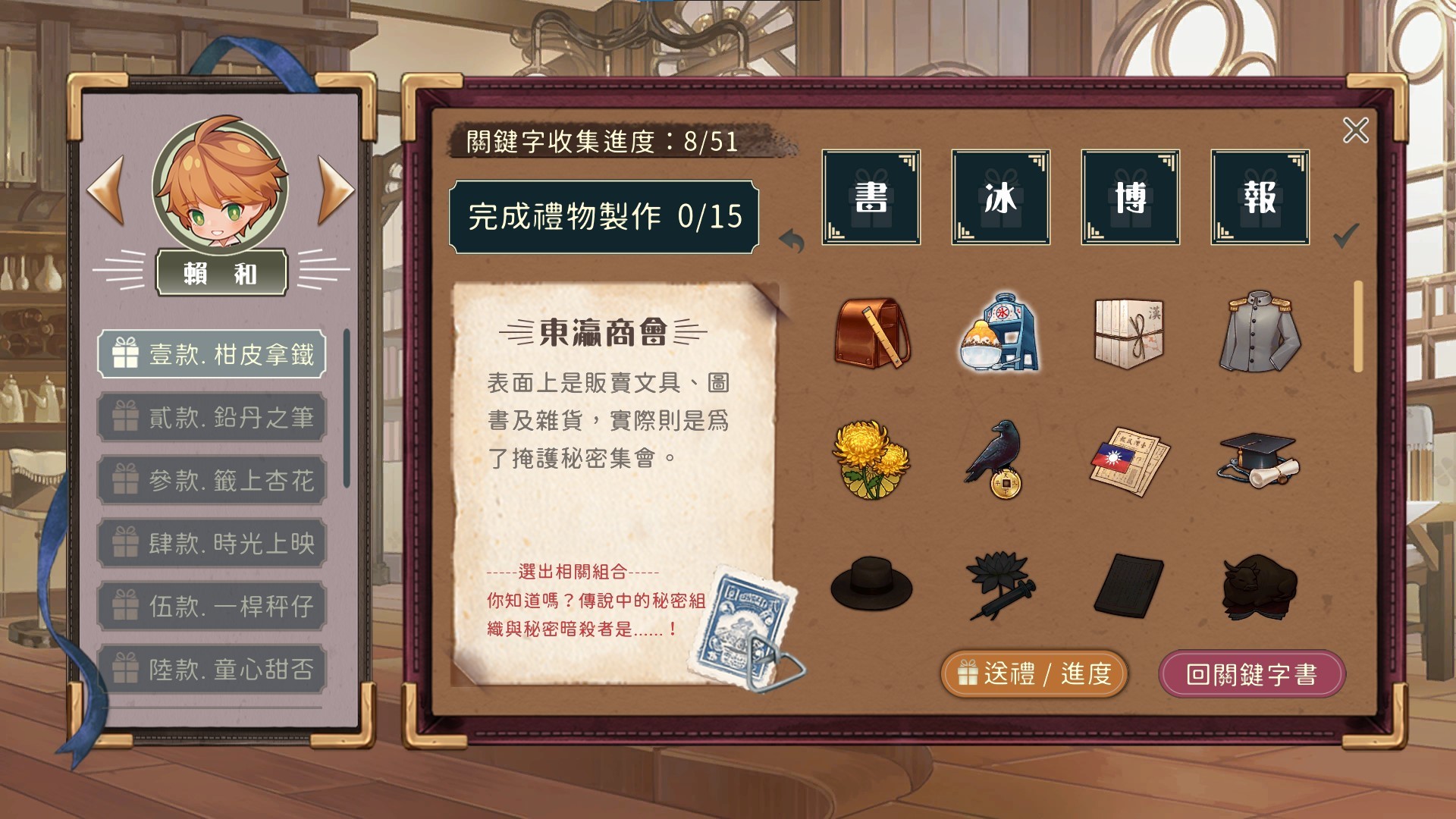This screenshot has width=1456, height=819.
Task: Deselect the keyword tile 書
Action: [x=871, y=199]
